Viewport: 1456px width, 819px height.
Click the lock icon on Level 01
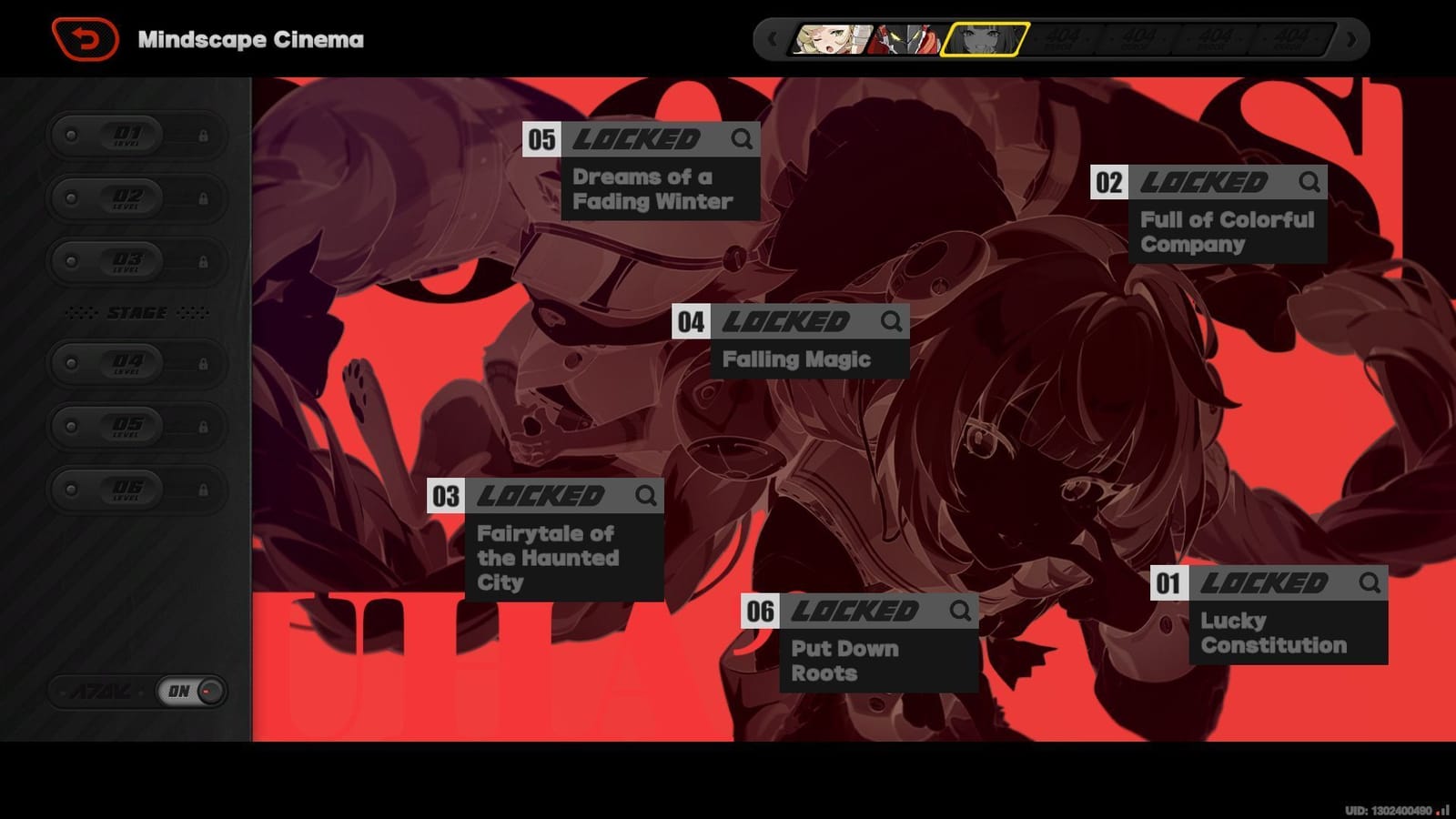[x=202, y=135]
